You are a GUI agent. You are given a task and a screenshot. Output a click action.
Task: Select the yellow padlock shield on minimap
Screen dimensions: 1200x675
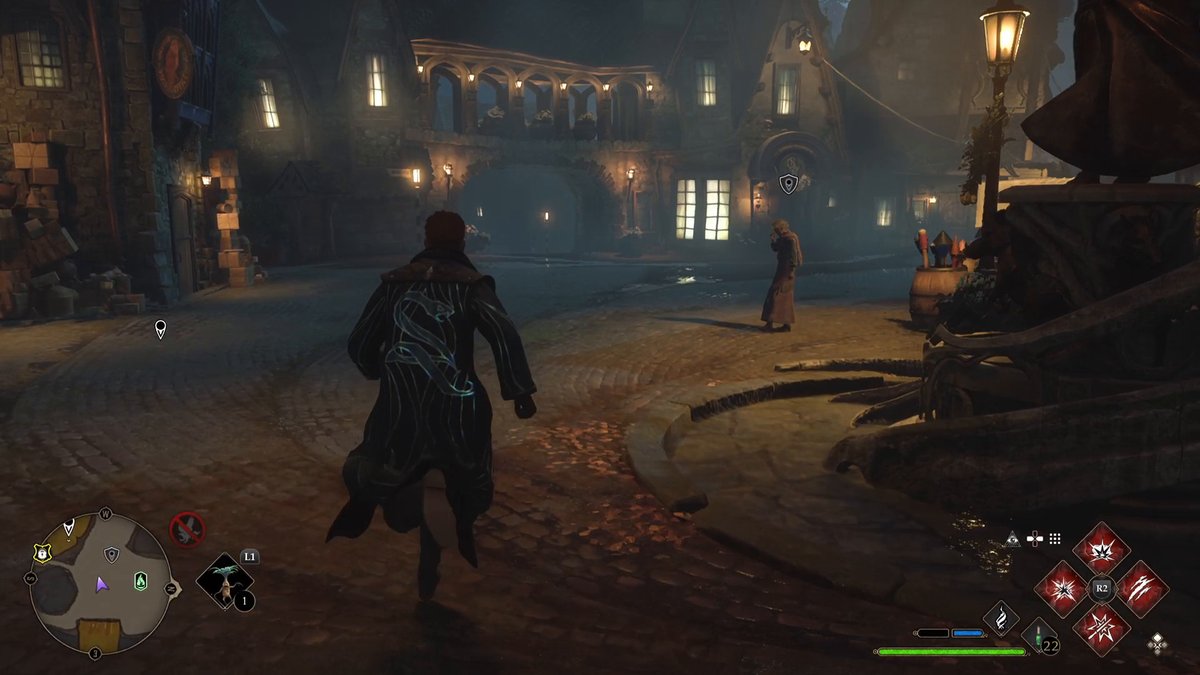[x=41, y=552]
